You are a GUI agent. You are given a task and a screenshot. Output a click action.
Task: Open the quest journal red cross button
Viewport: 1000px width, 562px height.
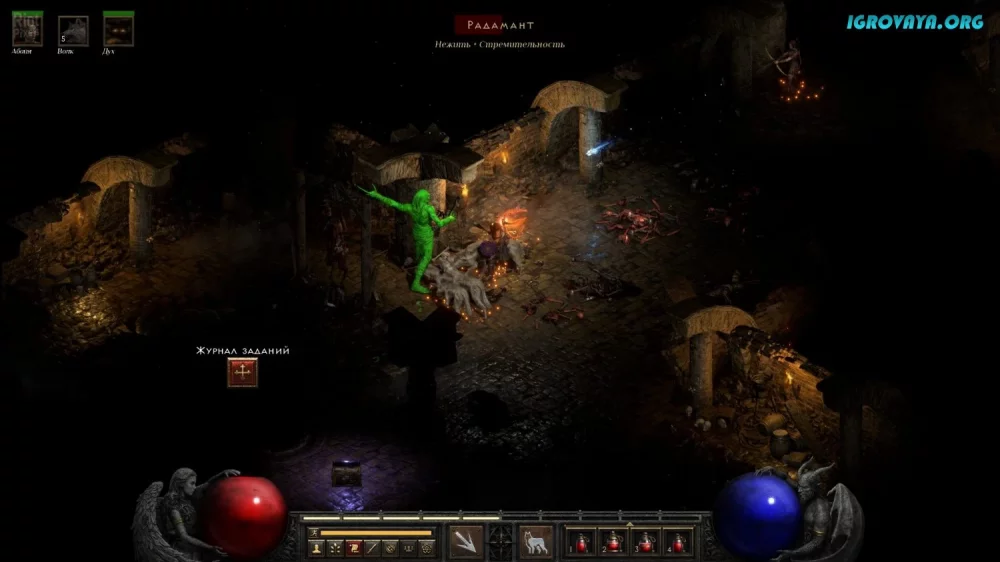pyautogui.click(x=242, y=373)
